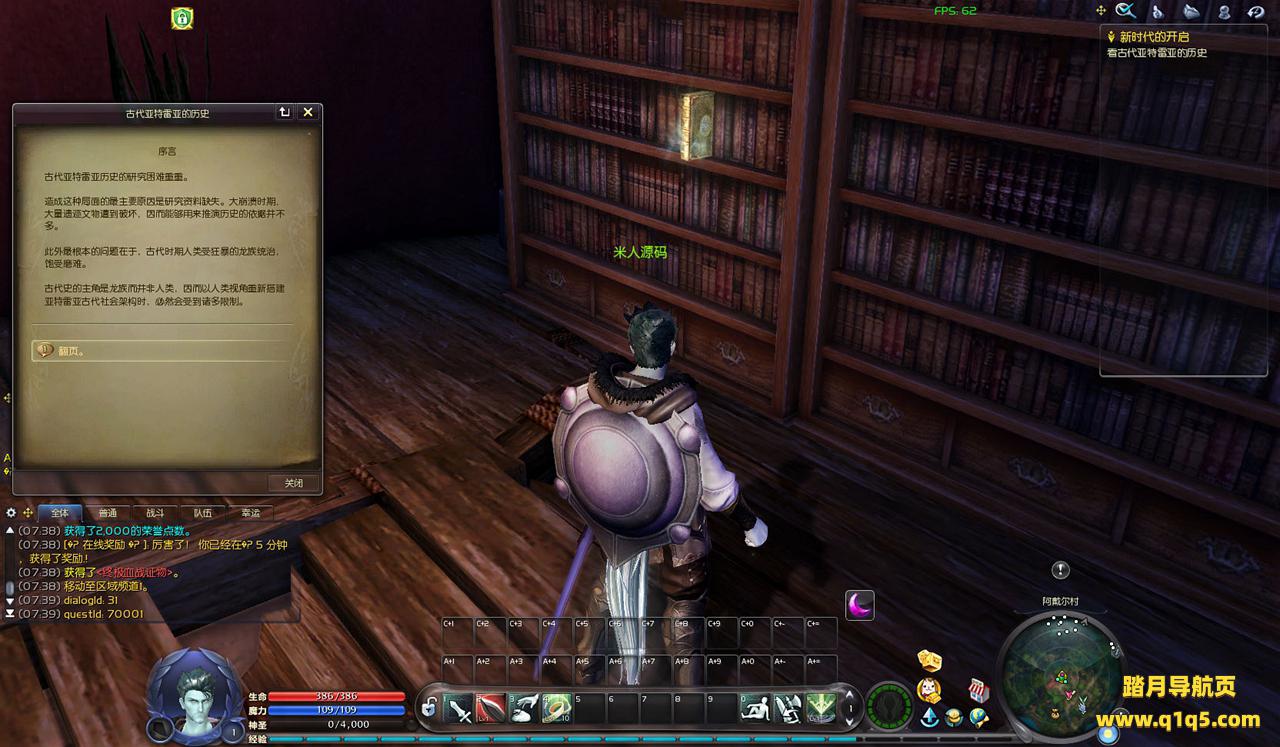Select the 新时代的开启 quest in tracker
The width and height of the screenshot is (1280, 747).
[x=1154, y=36]
